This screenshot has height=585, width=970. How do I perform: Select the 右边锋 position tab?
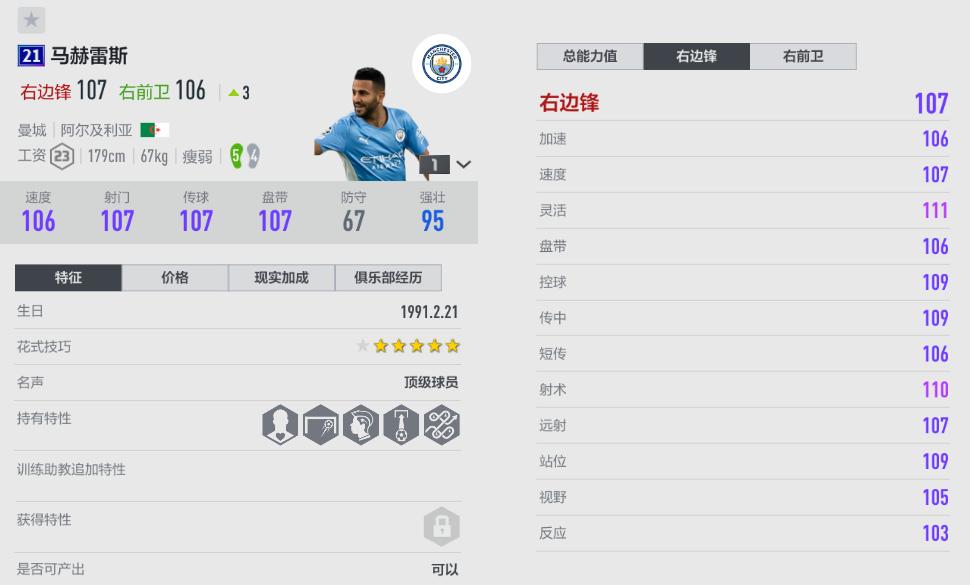[x=696, y=57]
